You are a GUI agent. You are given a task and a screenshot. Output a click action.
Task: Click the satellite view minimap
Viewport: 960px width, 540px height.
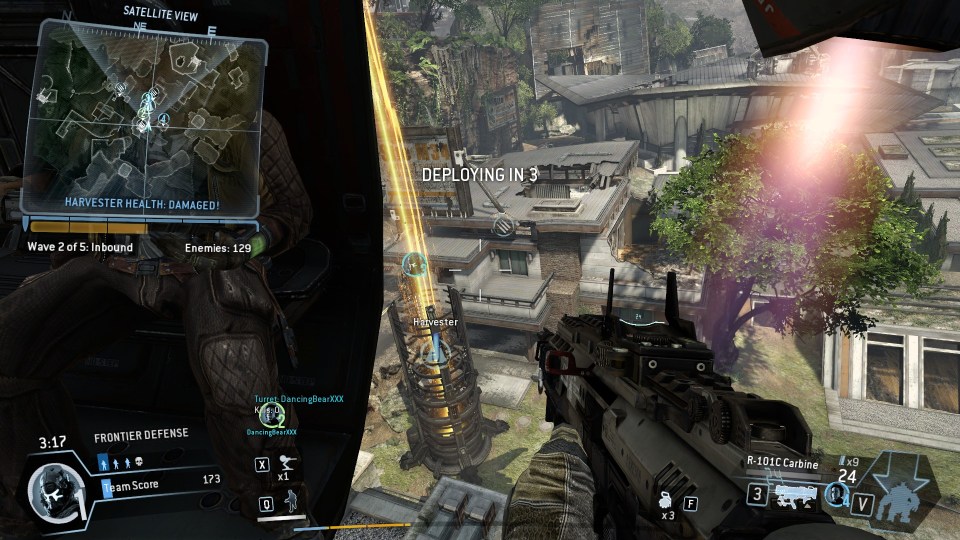pos(150,108)
